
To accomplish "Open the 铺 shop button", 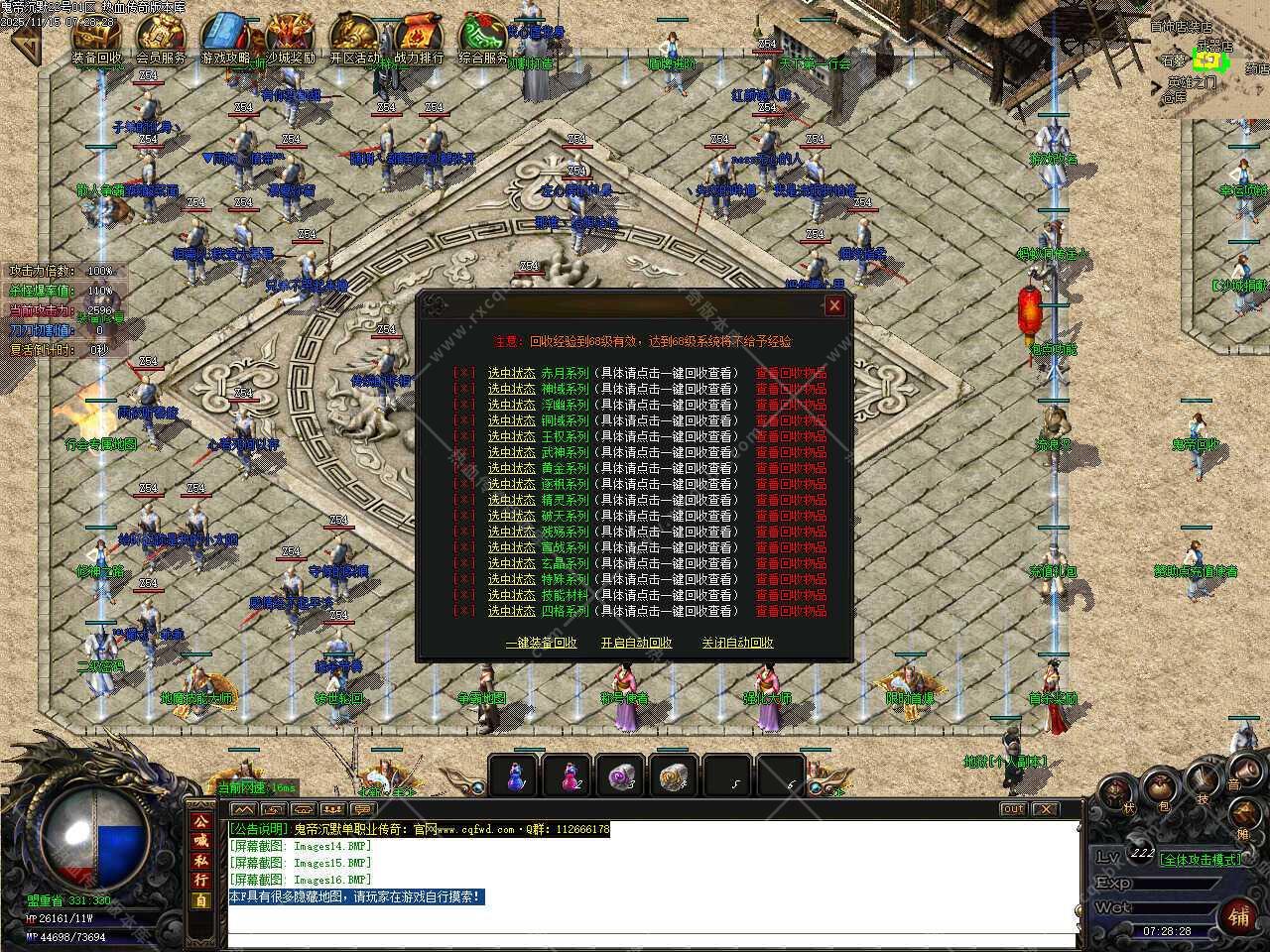I will pos(1239,915).
